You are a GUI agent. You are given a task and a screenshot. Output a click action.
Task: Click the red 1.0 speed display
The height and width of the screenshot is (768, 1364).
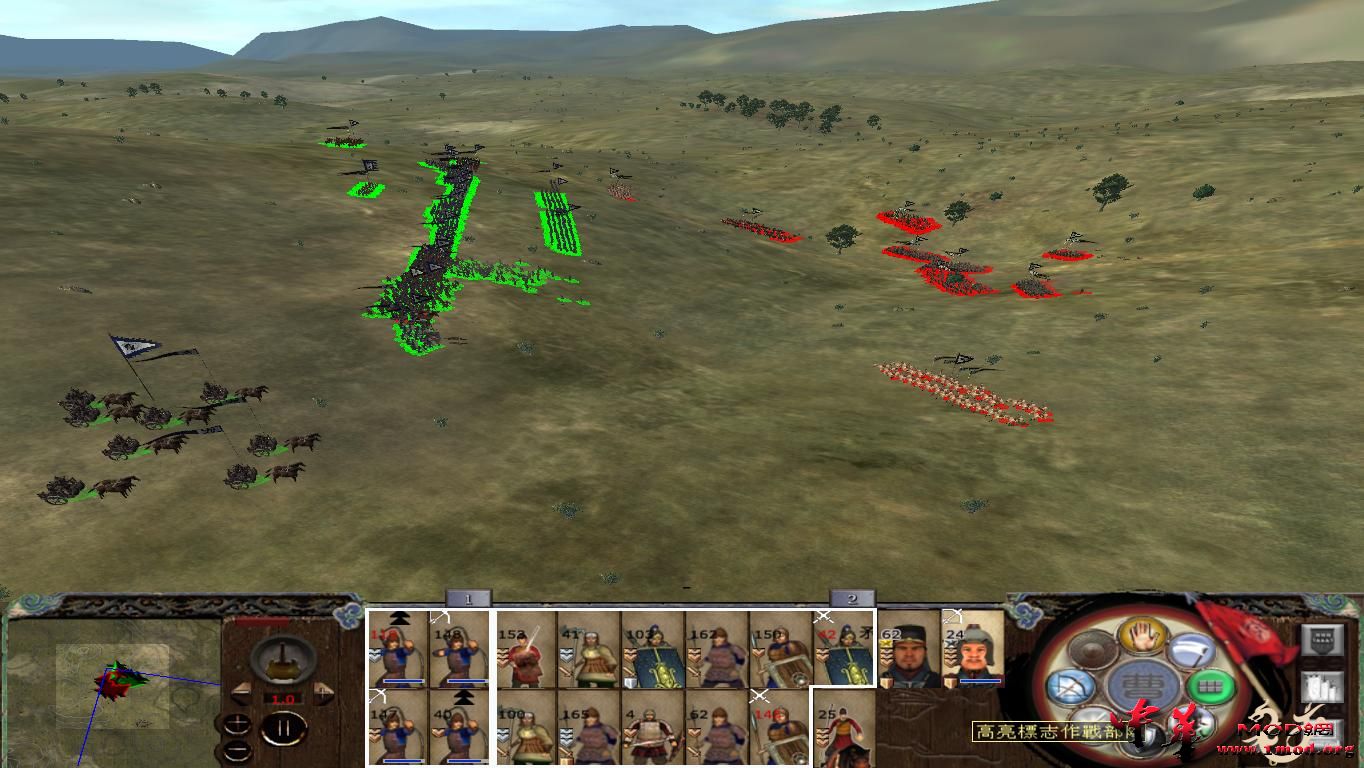[x=282, y=698]
